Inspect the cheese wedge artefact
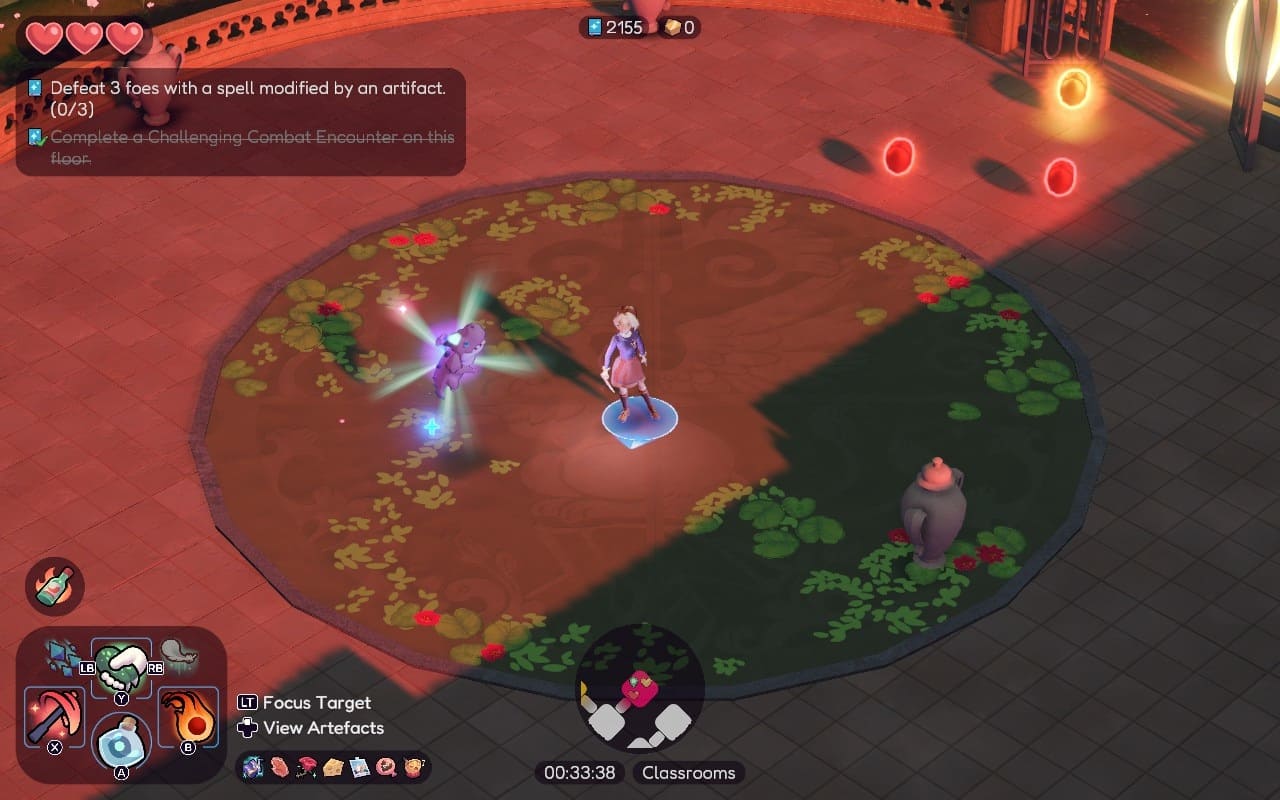Screen dimensions: 1280x800 coord(333,768)
